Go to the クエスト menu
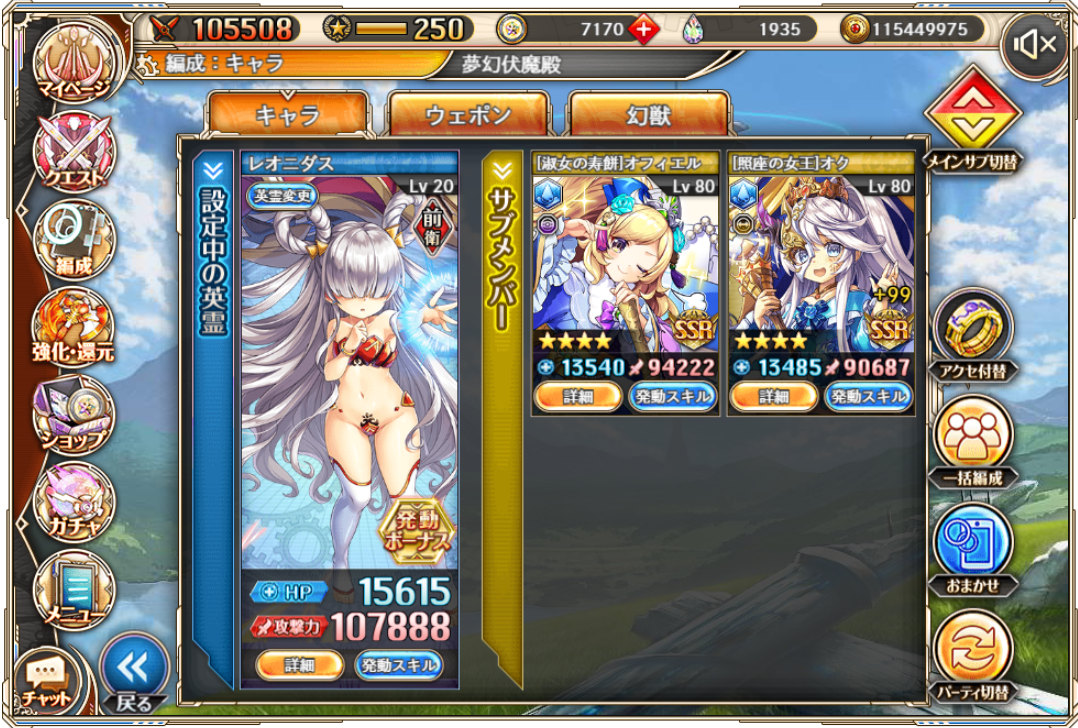The image size is (1078, 728). [x=73, y=152]
